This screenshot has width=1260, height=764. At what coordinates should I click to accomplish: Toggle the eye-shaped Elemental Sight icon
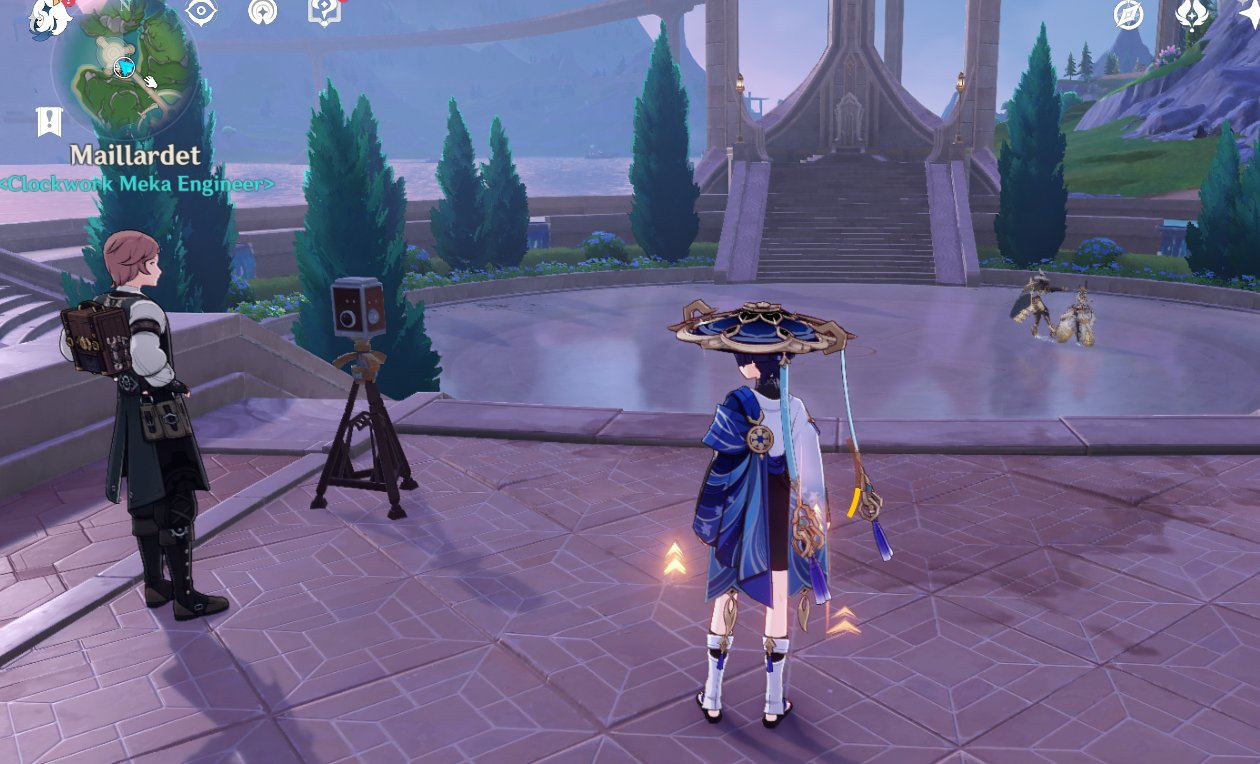tap(201, 12)
